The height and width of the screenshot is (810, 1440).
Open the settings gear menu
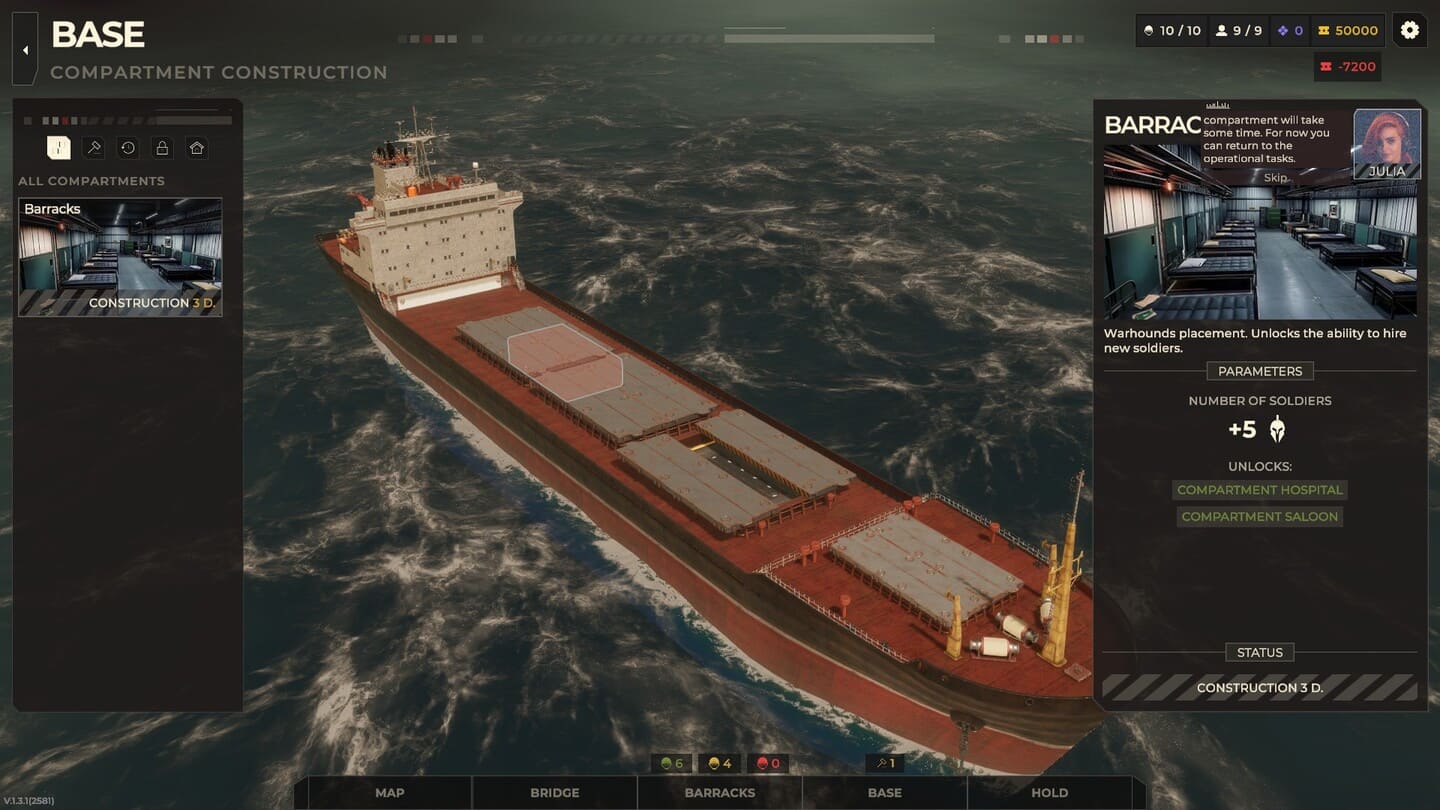(x=1409, y=30)
